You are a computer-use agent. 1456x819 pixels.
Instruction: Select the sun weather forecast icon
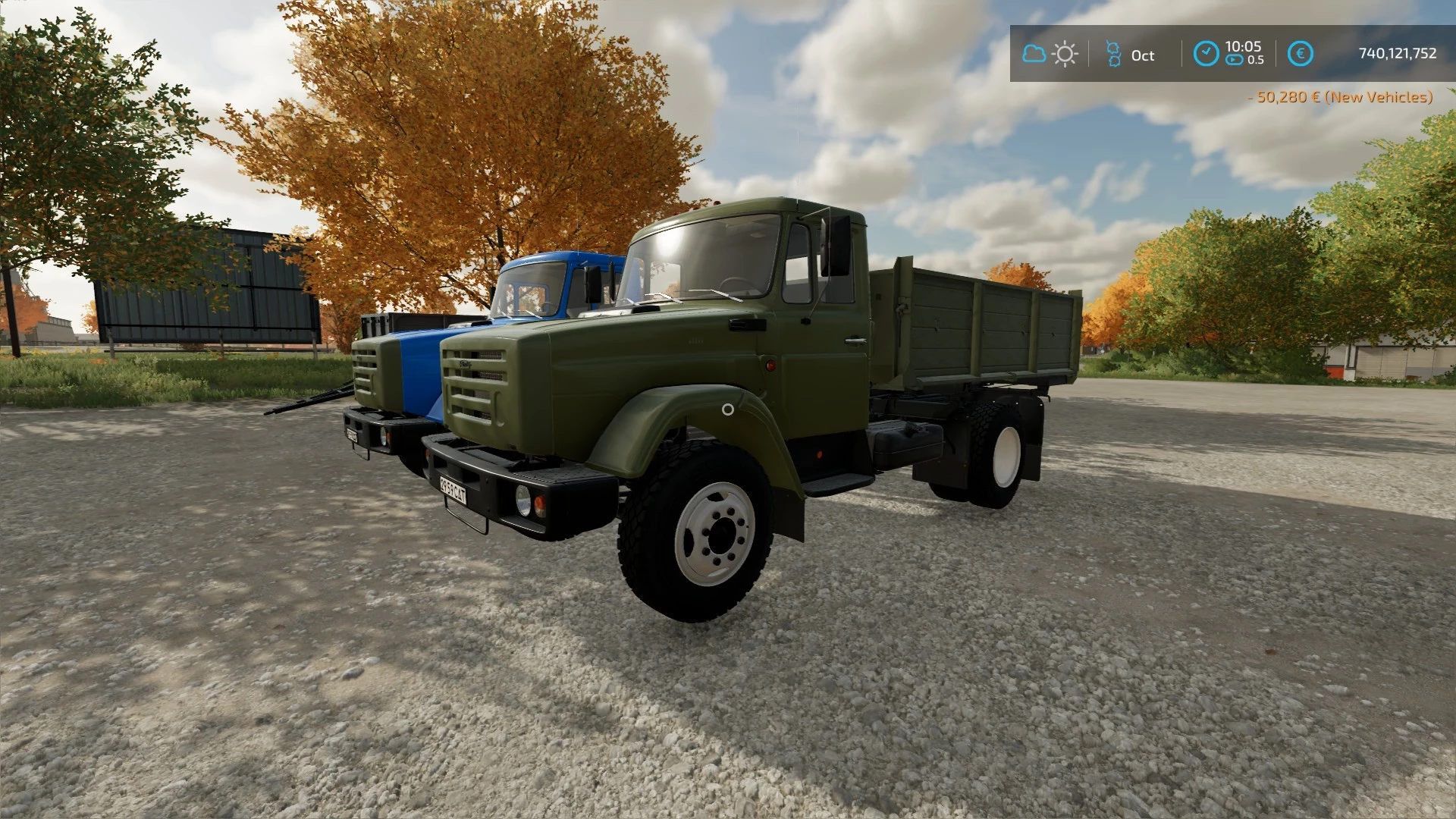[1065, 53]
